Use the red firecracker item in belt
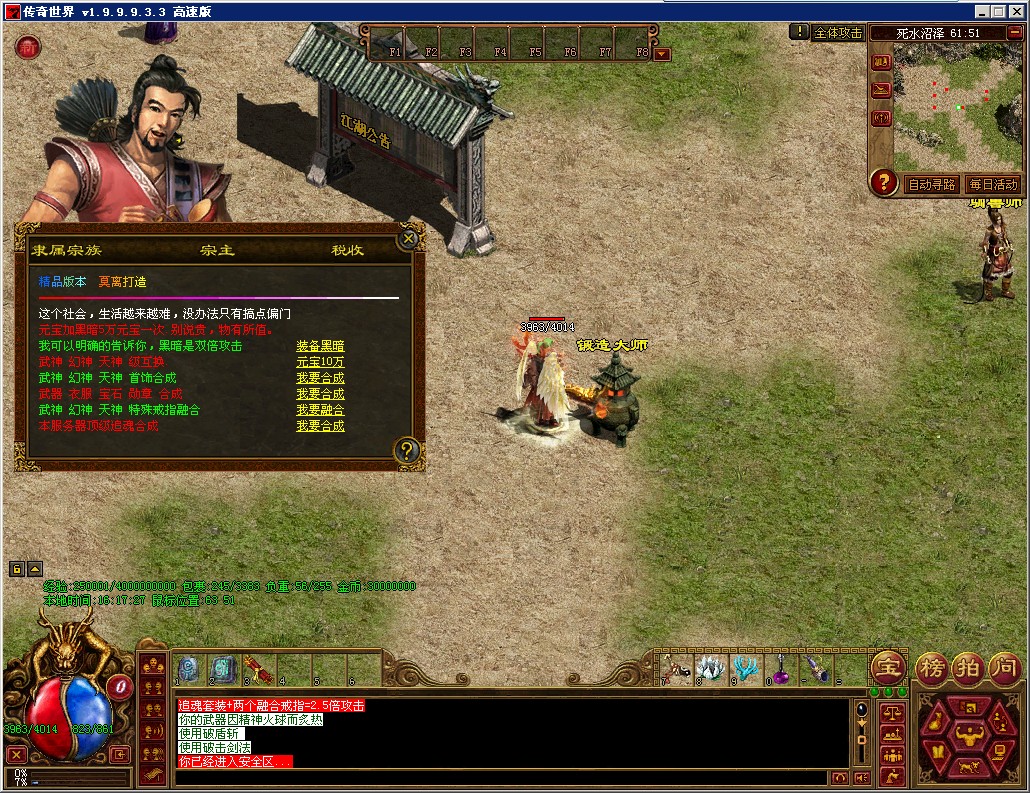The image size is (1030, 793). (x=259, y=667)
